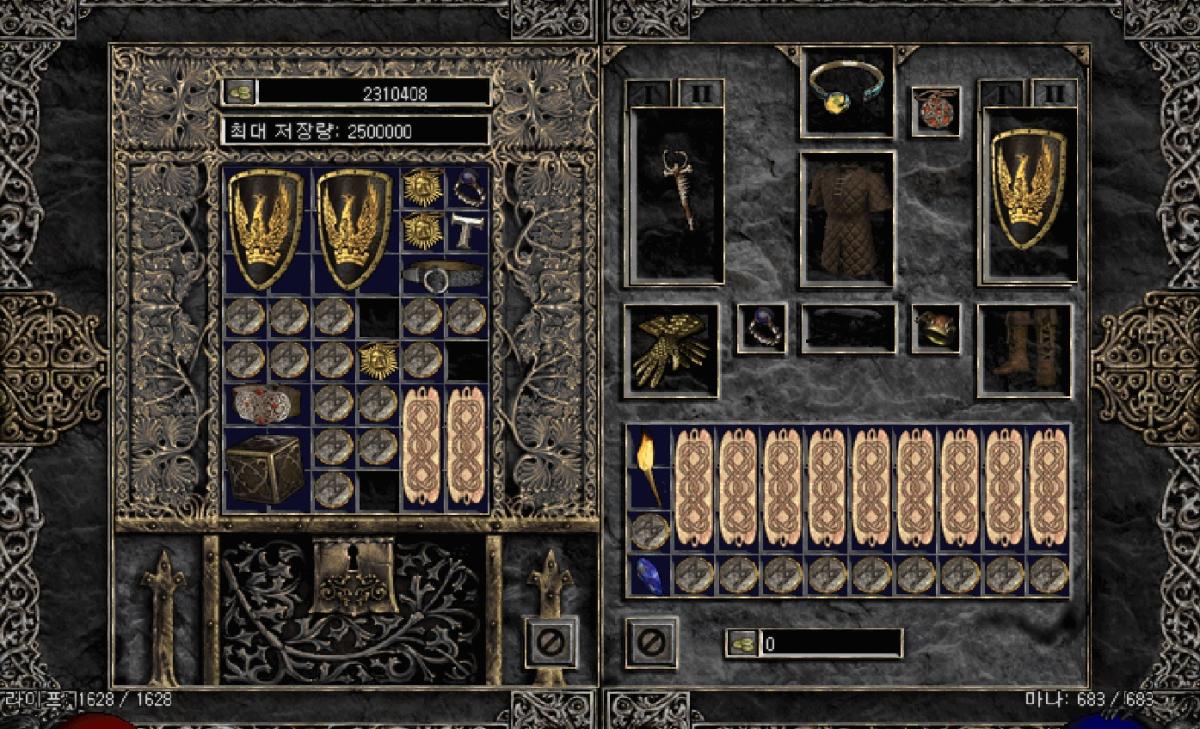Viewport: 1200px width, 729px height.
Task: Select the blue gem in the inventory
Action: click(647, 576)
